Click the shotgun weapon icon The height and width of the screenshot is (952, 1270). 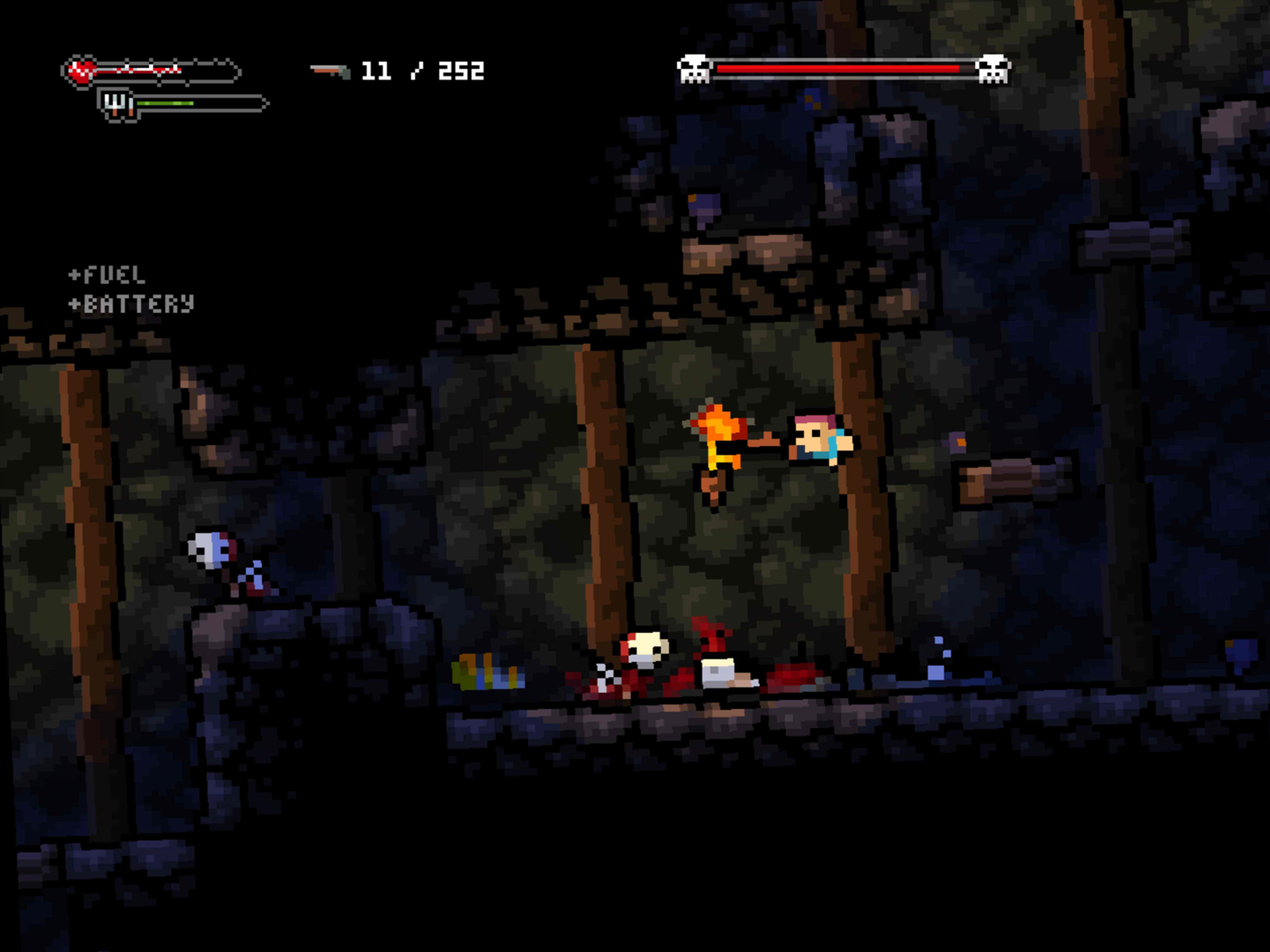330,71
